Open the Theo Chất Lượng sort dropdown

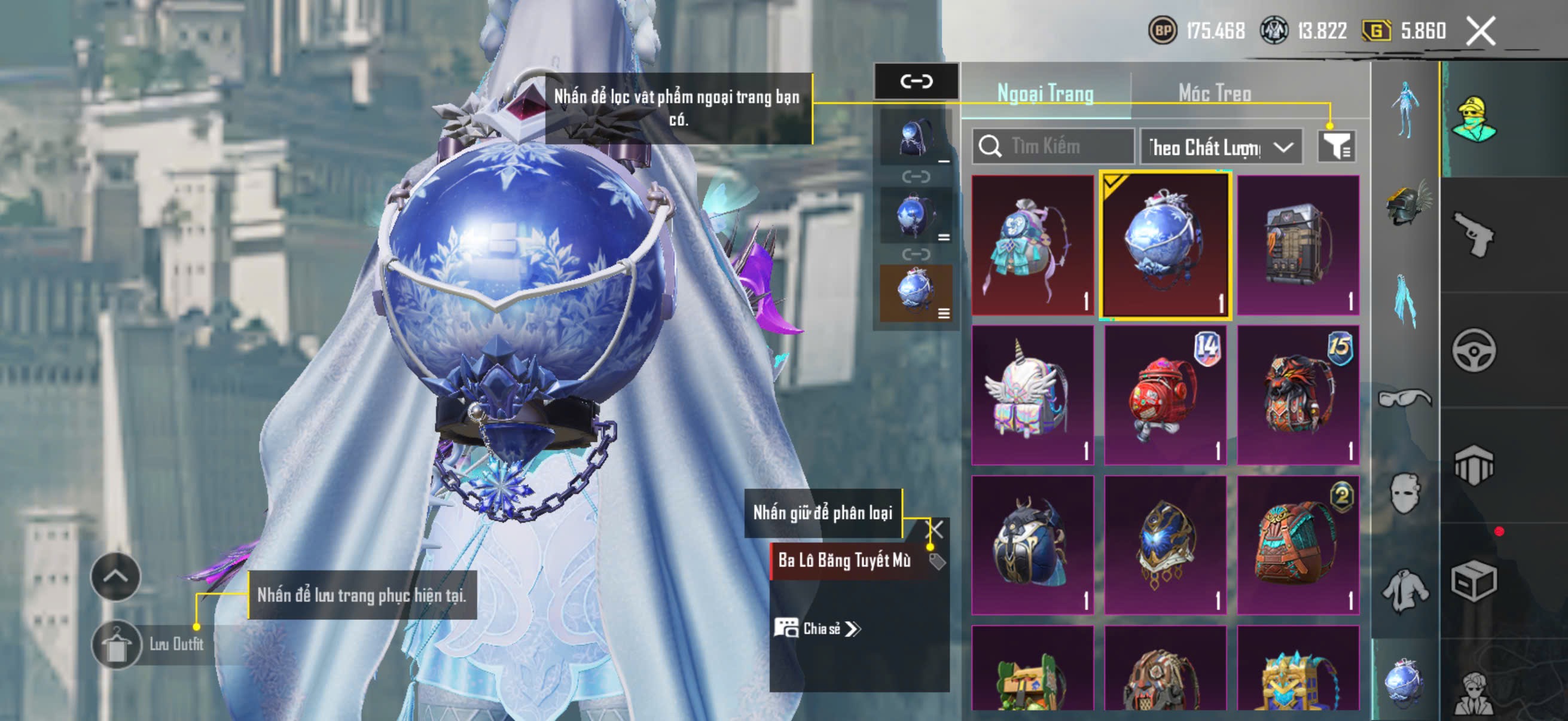[x=1221, y=147]
